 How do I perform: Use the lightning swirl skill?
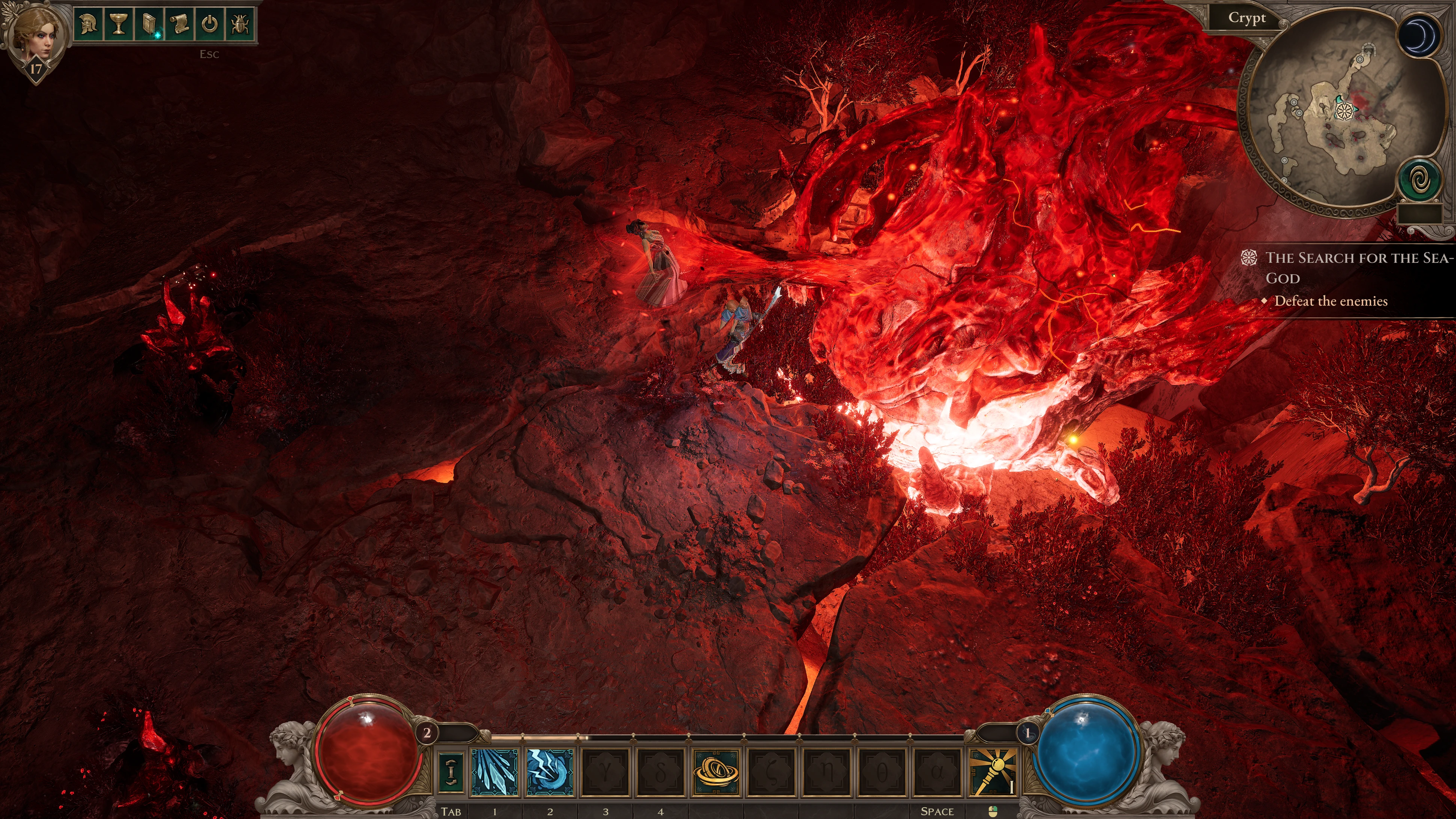pos(549,772)
